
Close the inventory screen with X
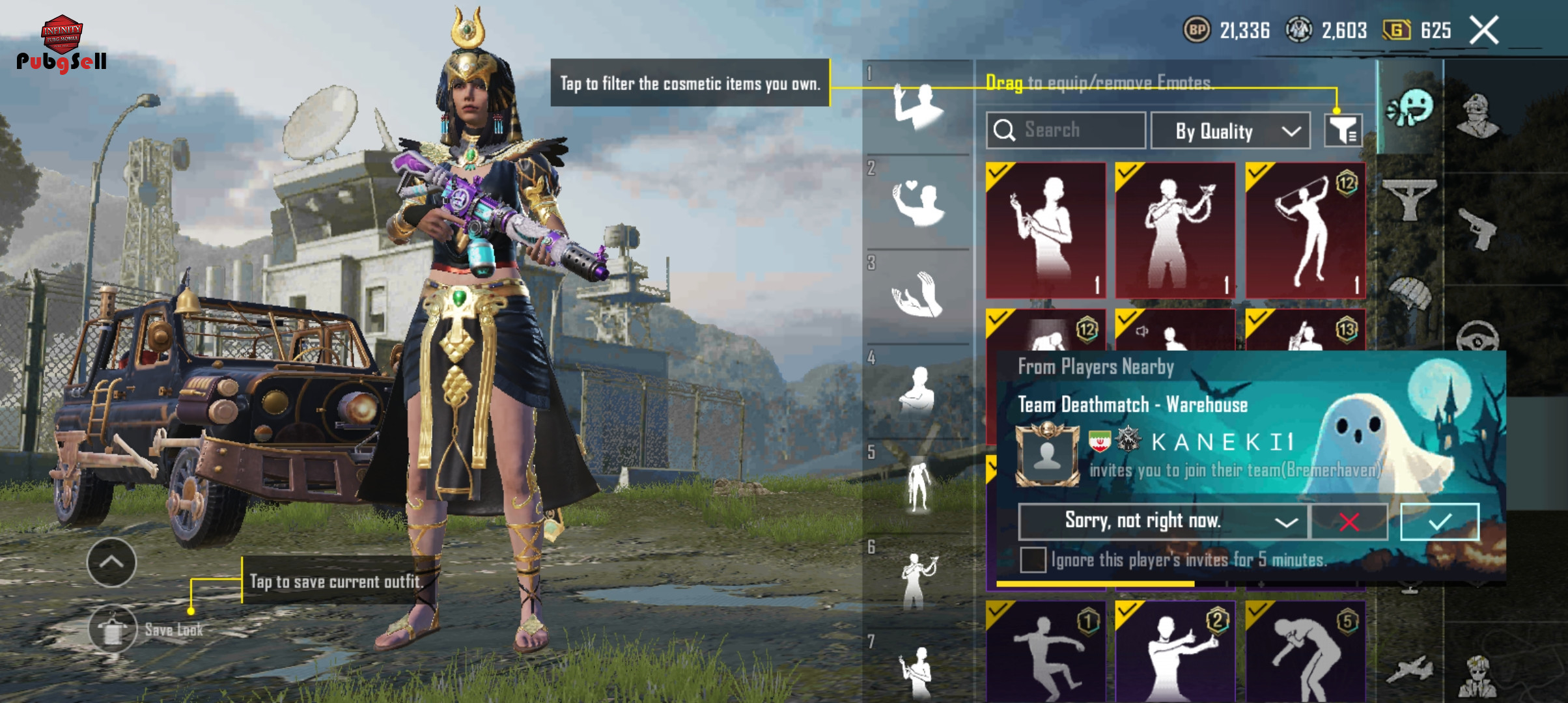[1484, 31]
